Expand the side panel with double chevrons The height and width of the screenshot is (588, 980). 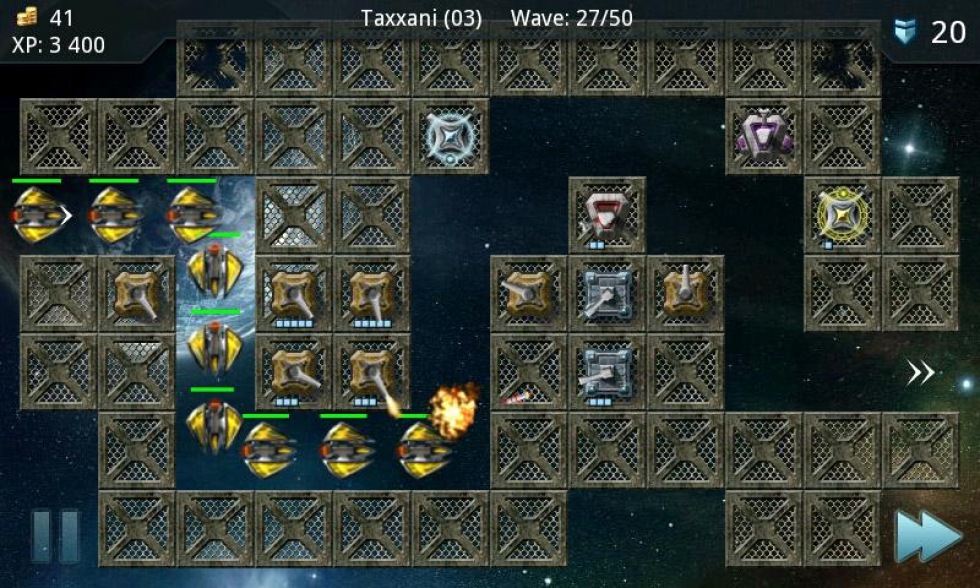click(920, 373)
